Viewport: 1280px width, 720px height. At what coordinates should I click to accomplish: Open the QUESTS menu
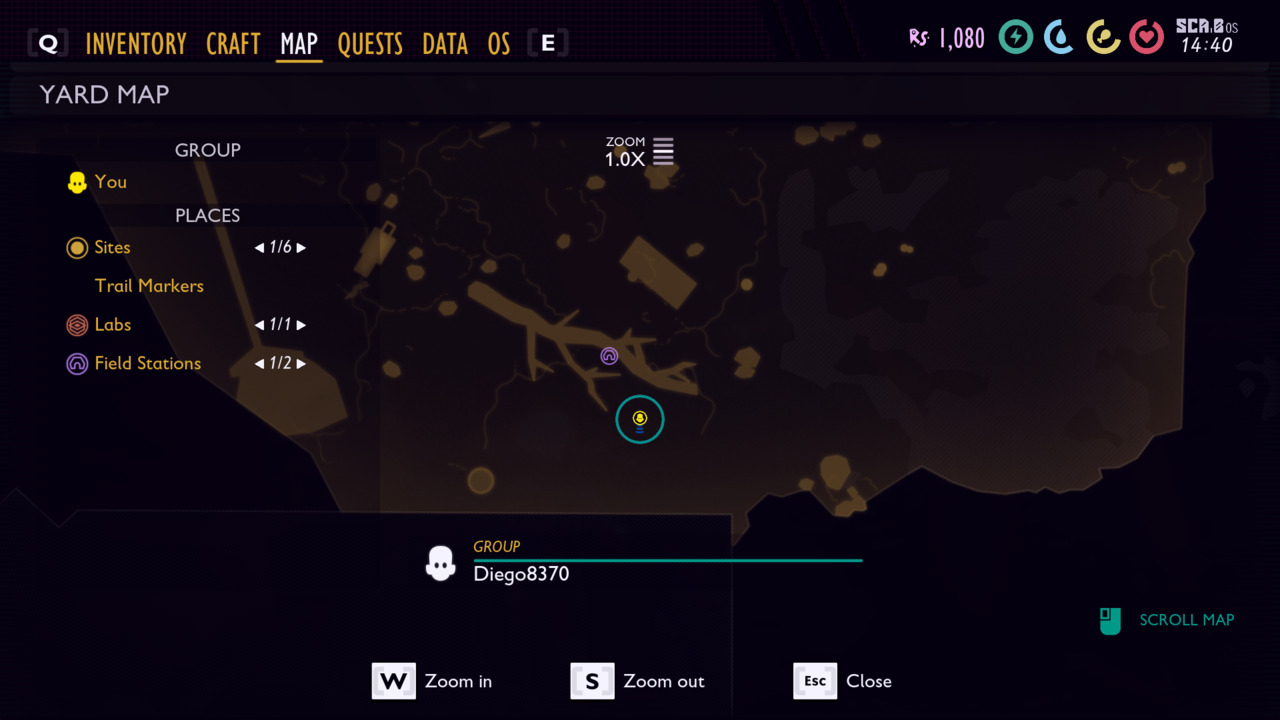pyautogui.click(x=371, y=43)
